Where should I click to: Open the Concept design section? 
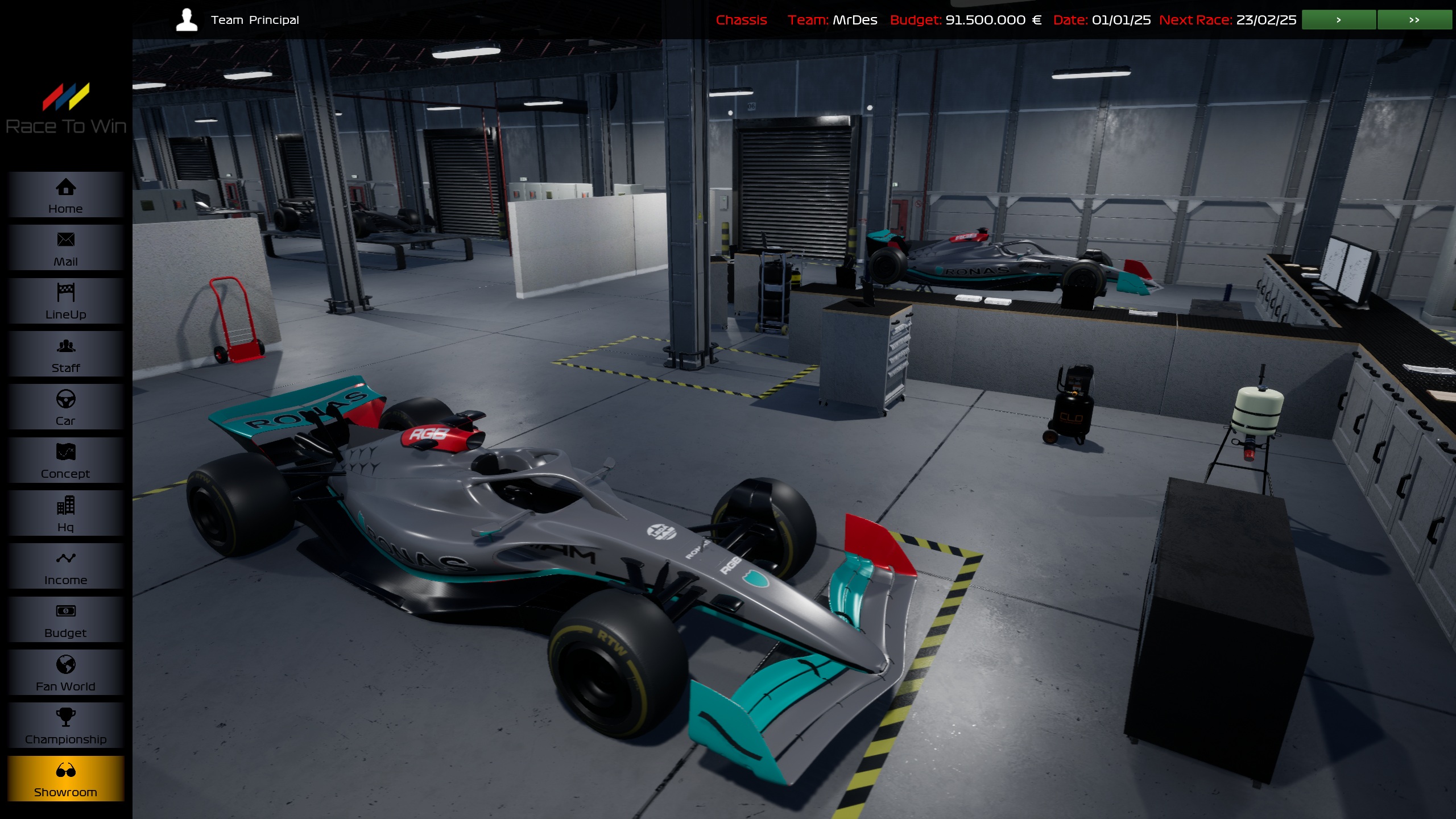[65, 460]
